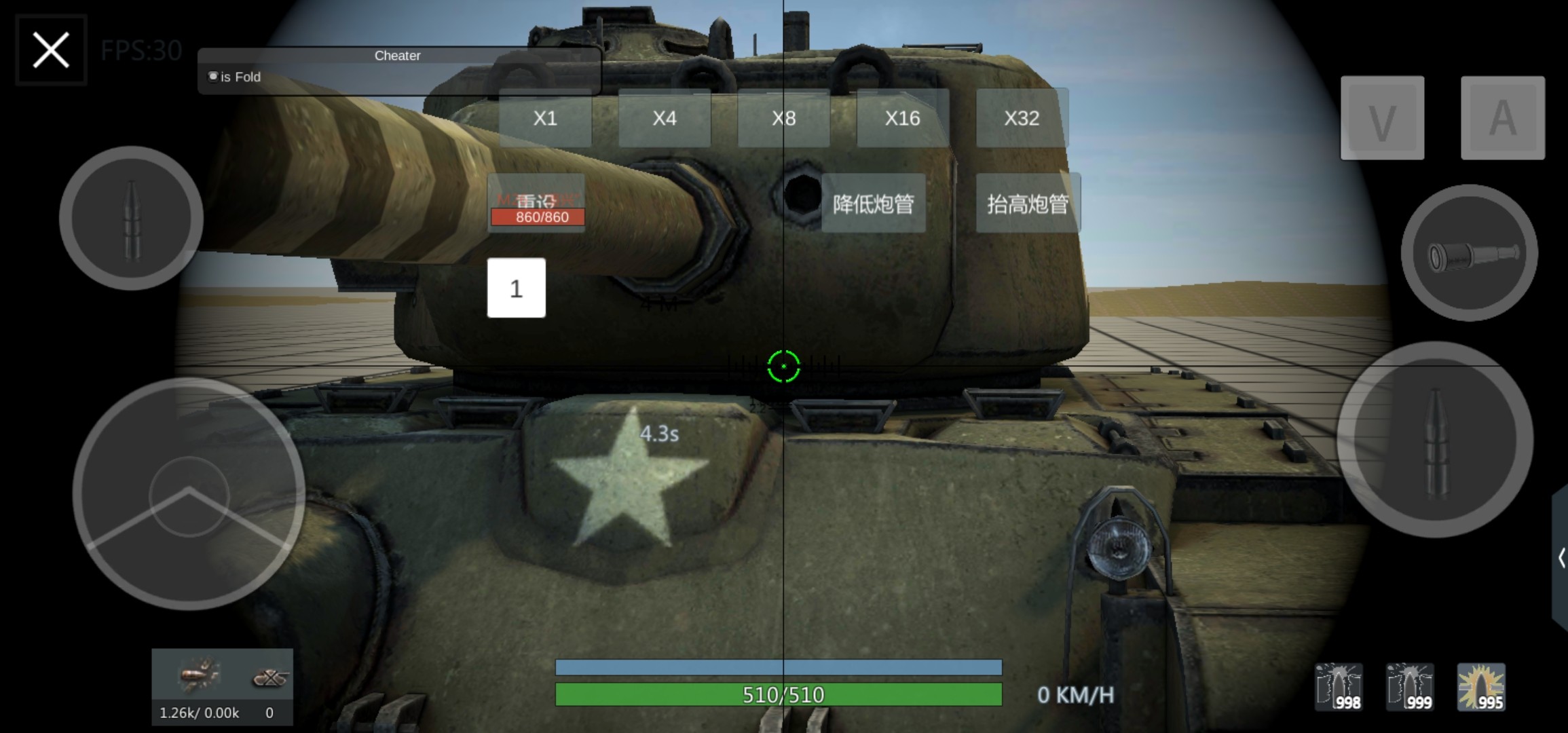
Task: Click the 重设 reset button
Action: point(536,201)
